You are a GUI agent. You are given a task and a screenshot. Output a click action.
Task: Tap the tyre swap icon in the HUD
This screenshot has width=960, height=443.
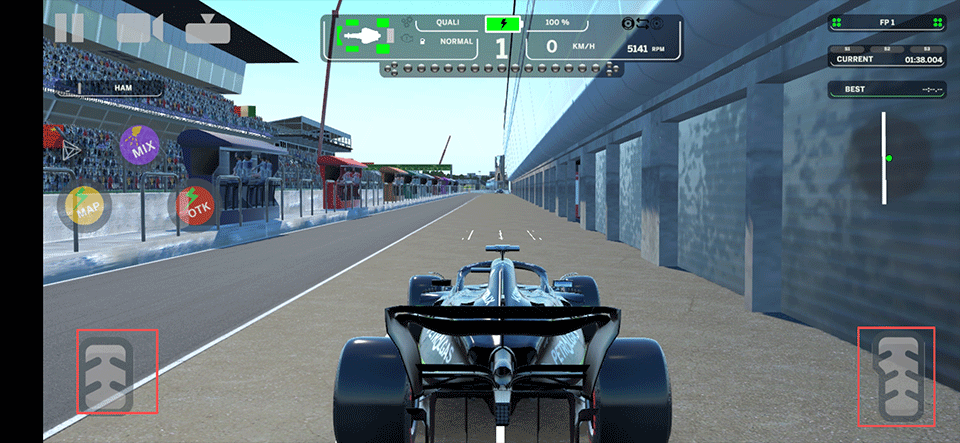[644, 22]
